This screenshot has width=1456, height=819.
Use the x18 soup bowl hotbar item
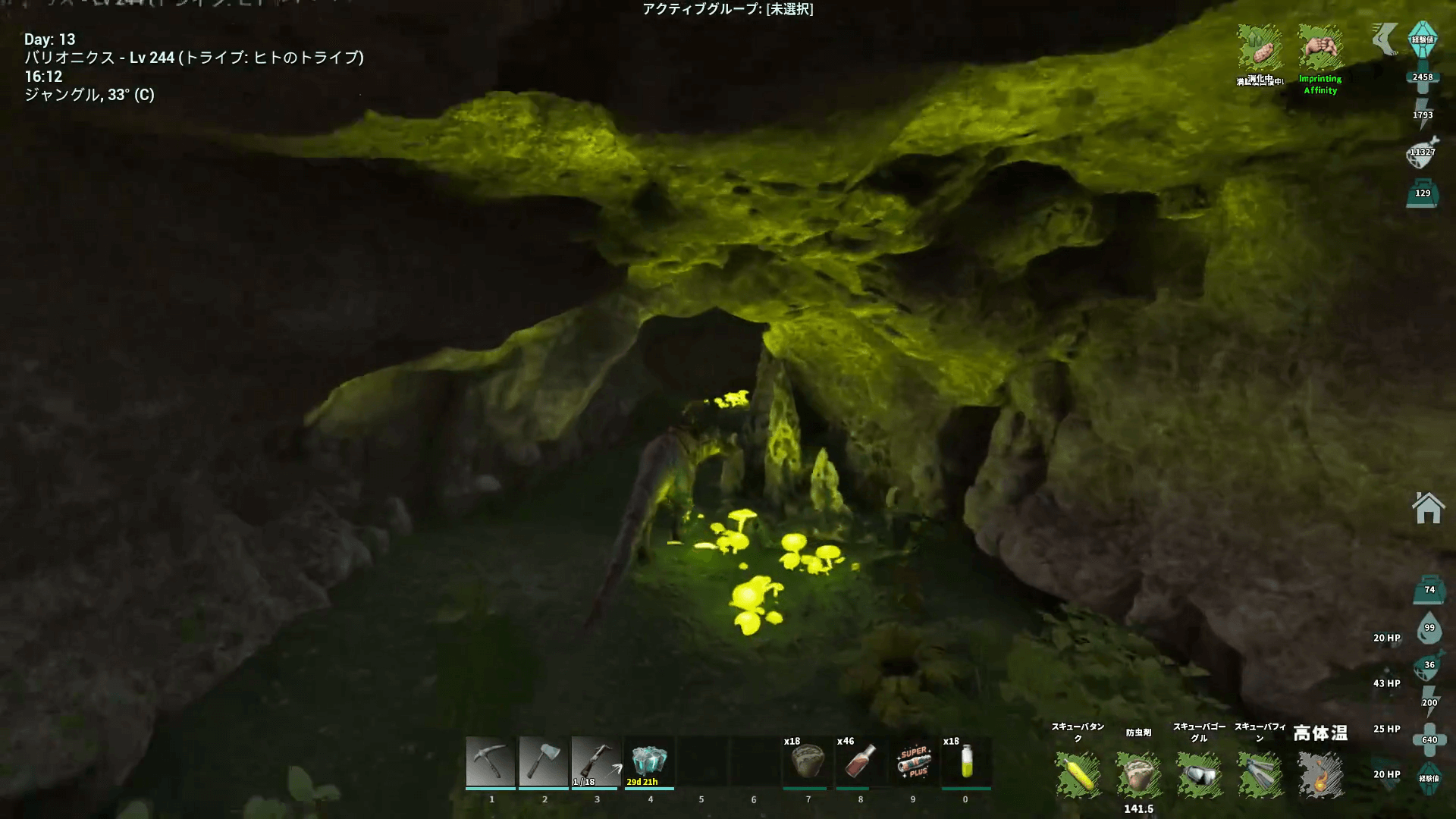(808, 761)
